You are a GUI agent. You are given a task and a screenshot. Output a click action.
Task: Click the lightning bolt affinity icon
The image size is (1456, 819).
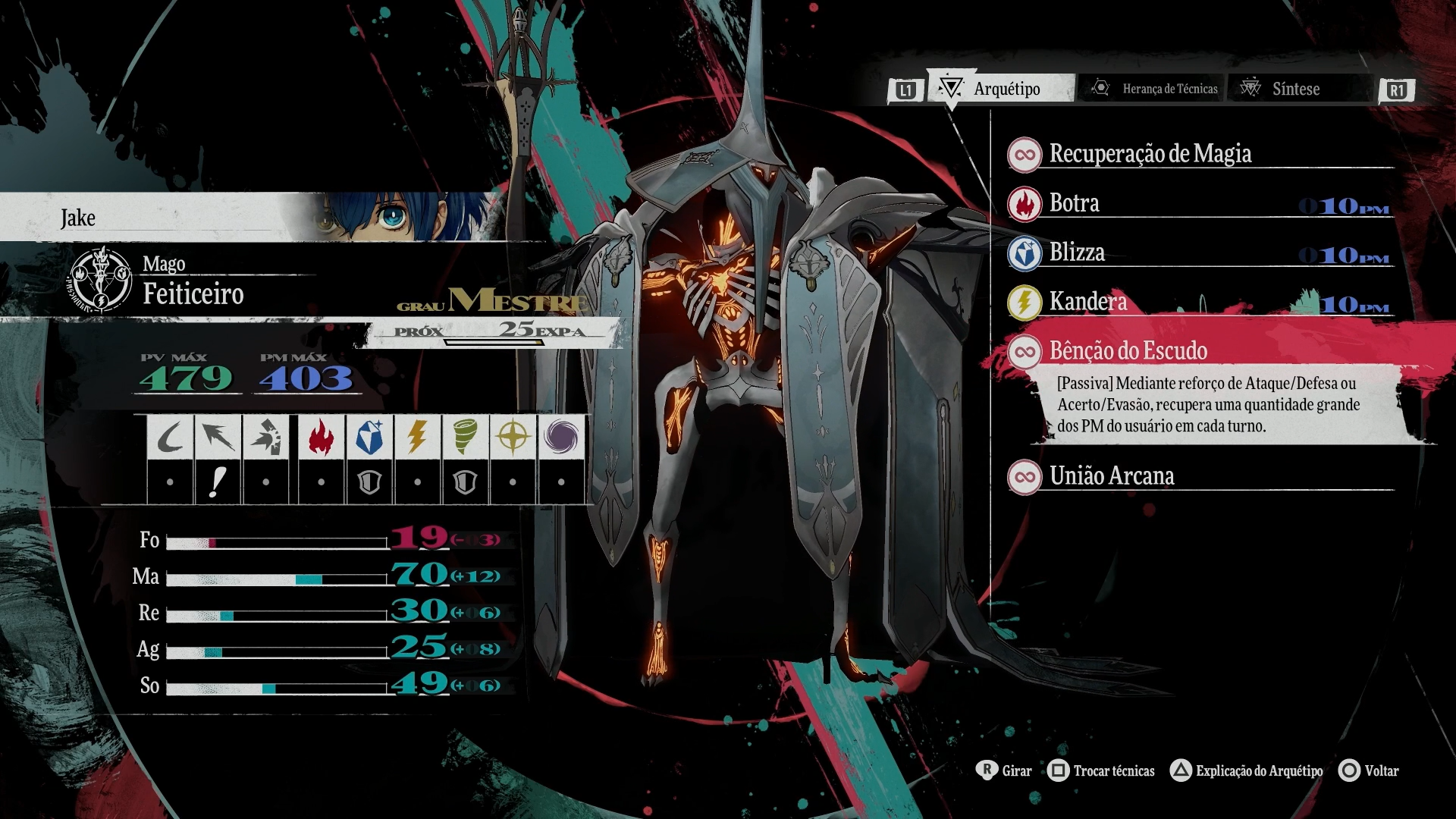click(x=417, y=438)
